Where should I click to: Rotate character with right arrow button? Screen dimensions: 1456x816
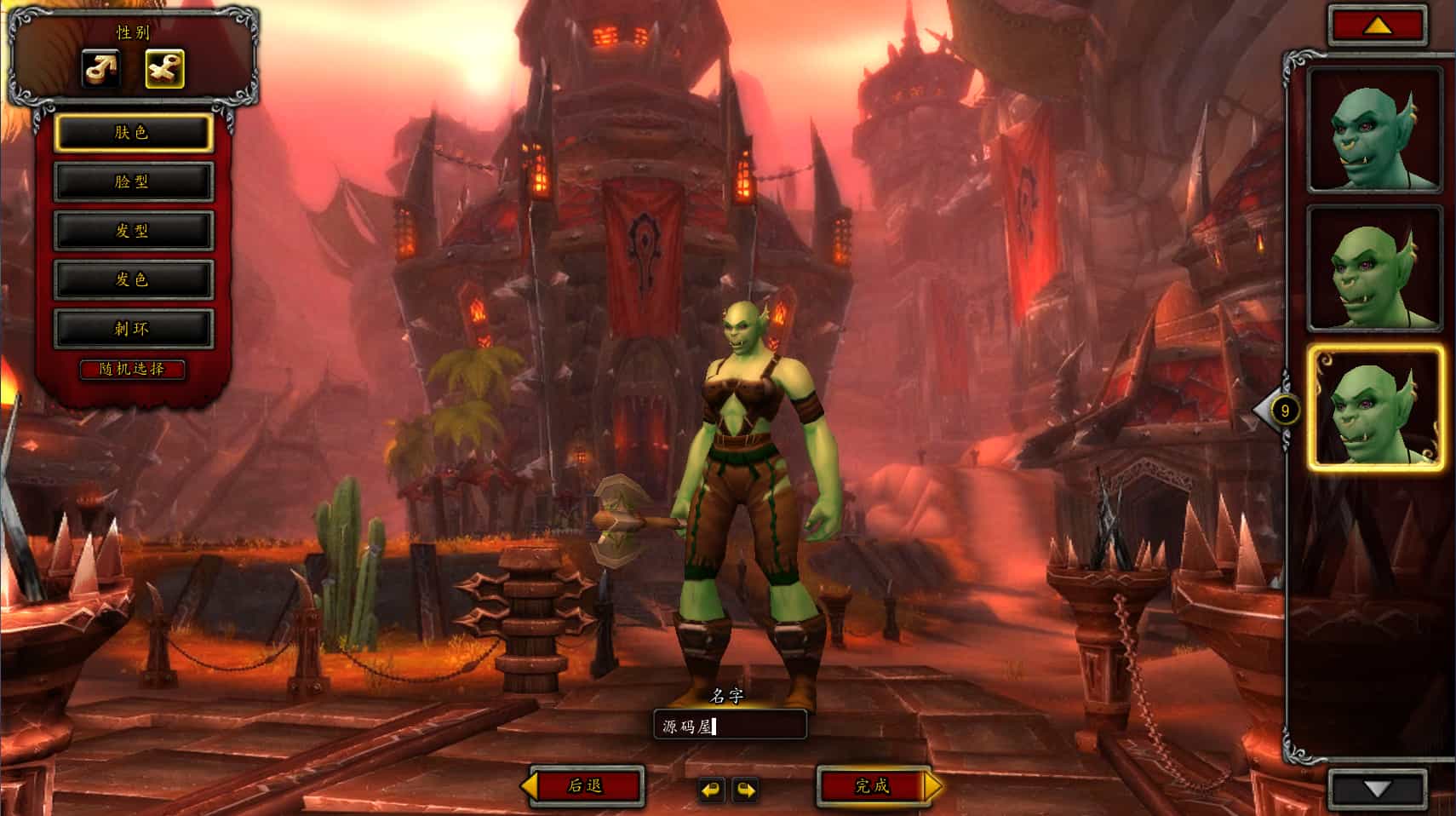pos(746,790)
